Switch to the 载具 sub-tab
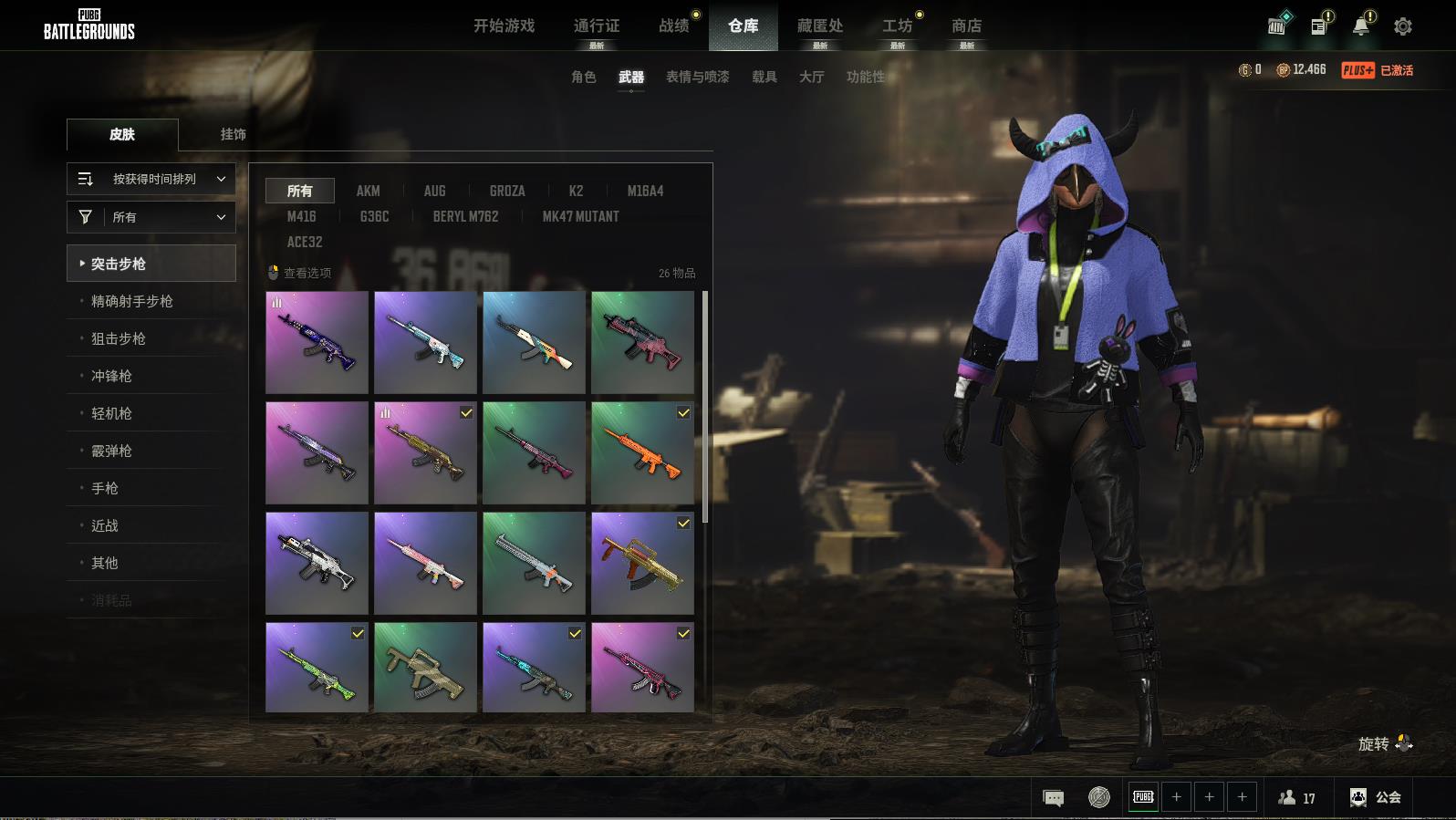The height and width of the screenshot is (820, 1456). click(764, 77)
